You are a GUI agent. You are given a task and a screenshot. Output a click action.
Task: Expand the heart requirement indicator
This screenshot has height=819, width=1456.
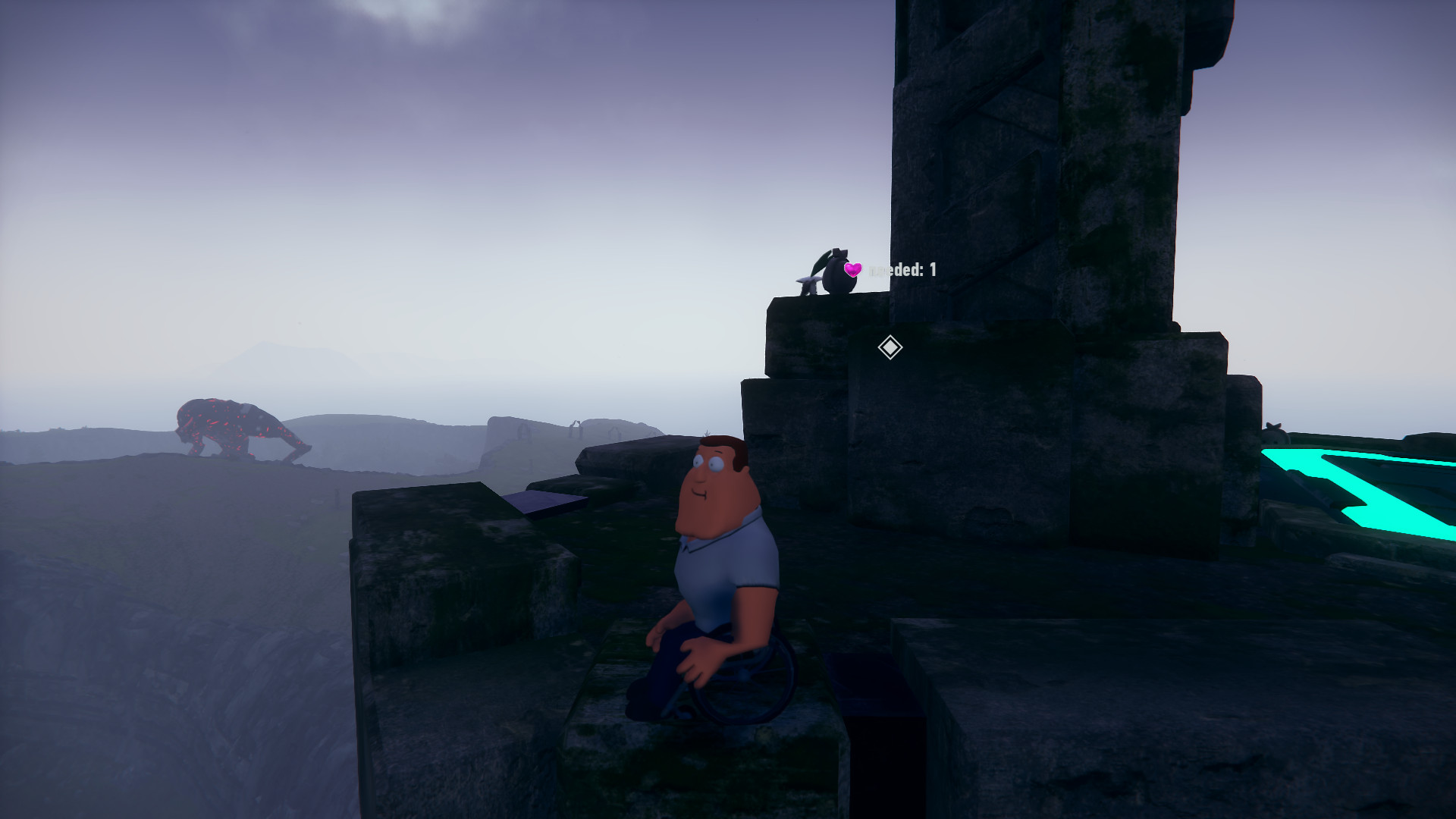853,269
